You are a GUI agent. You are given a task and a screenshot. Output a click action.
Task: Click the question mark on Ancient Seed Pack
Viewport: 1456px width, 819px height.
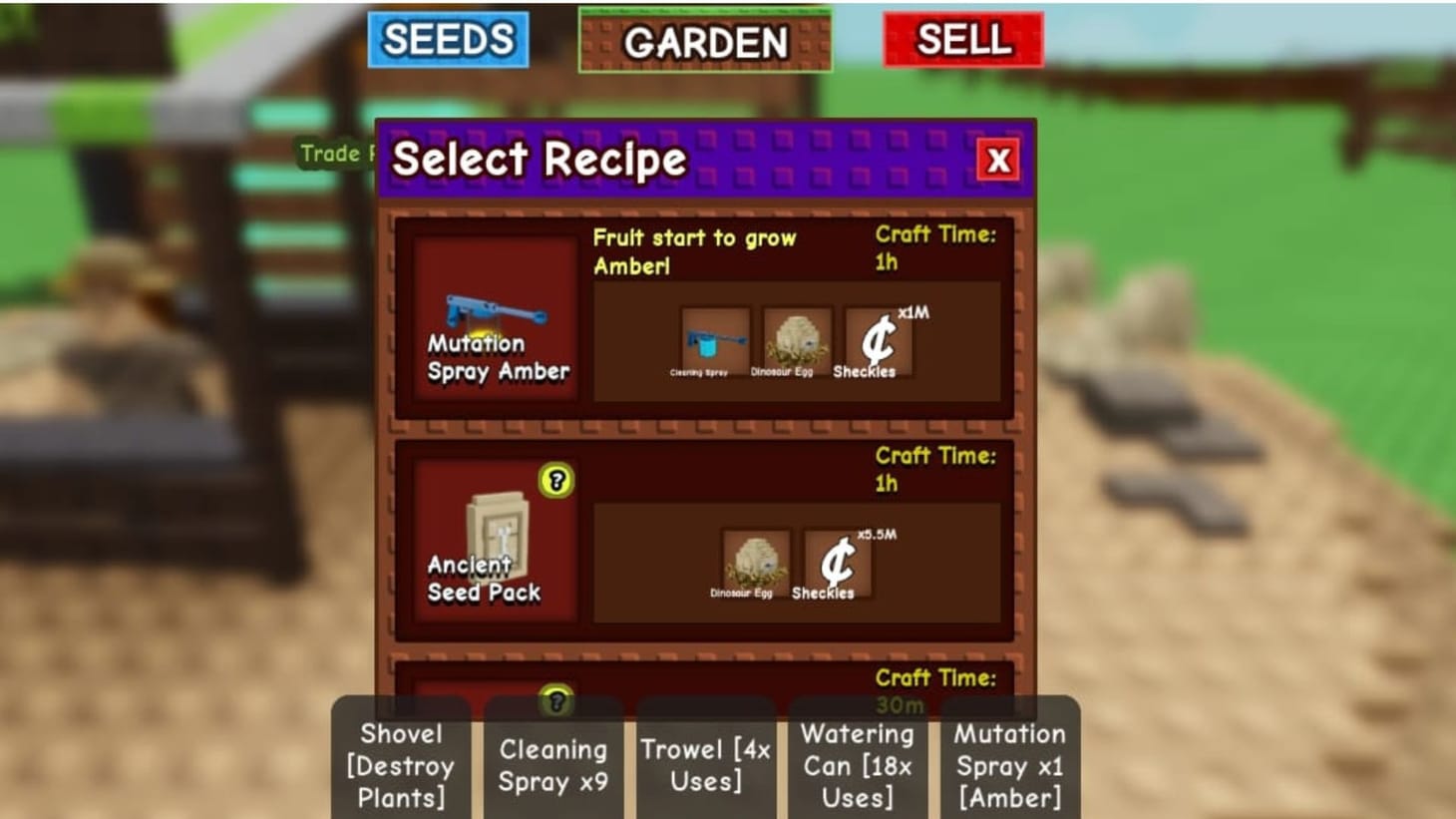pyautogui.click(x=555, y=482)
